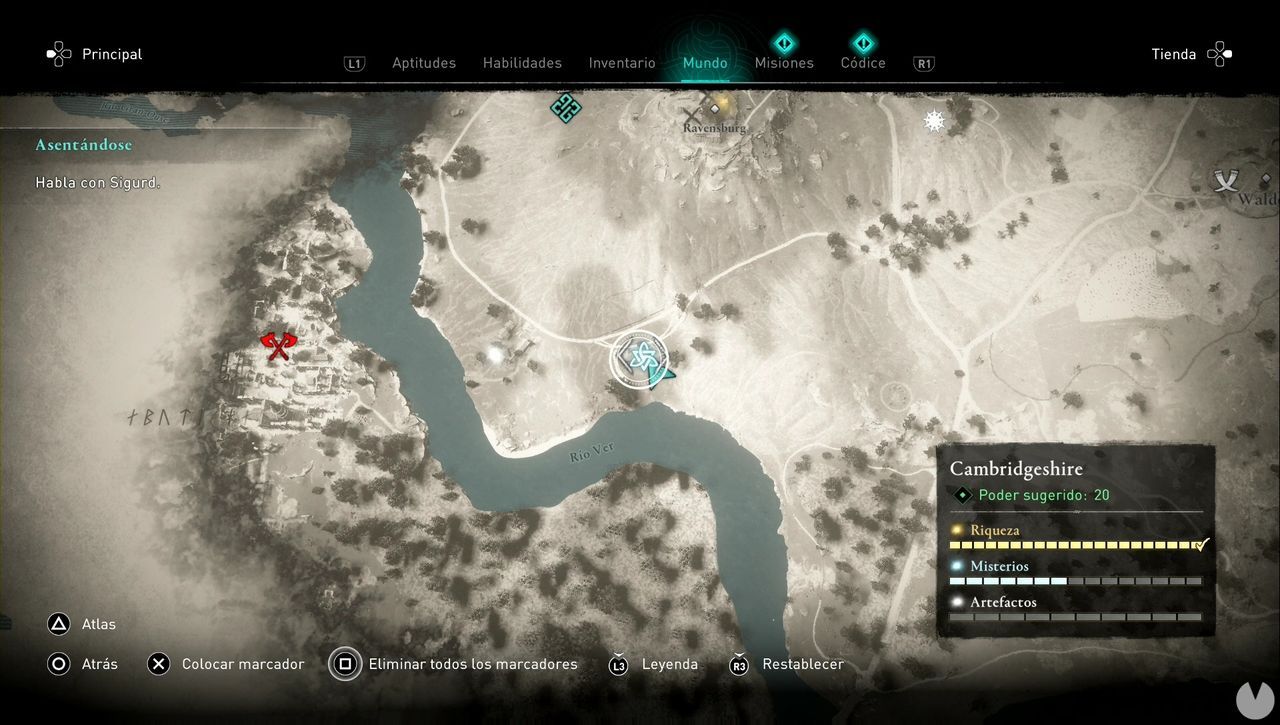Open the Habilidades tab
Viewport: 1280px width, 725px height.
(x=522, y=62)
